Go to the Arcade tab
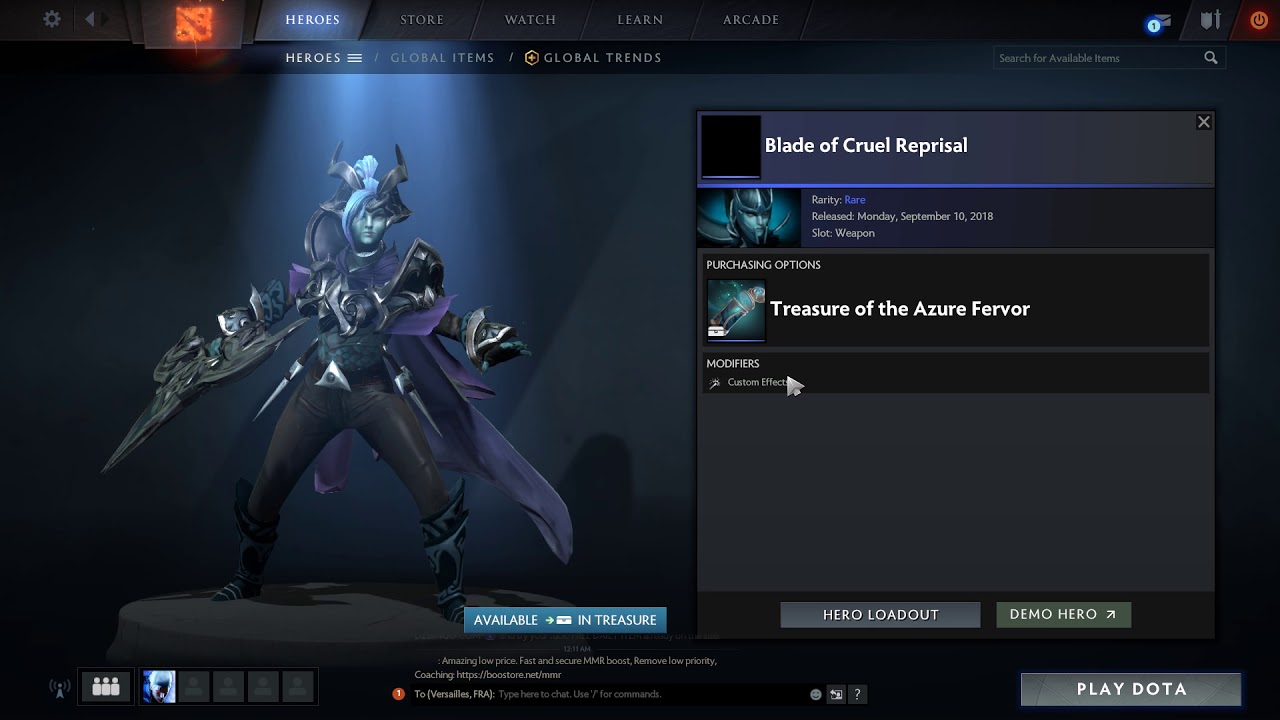 [751, 19]
